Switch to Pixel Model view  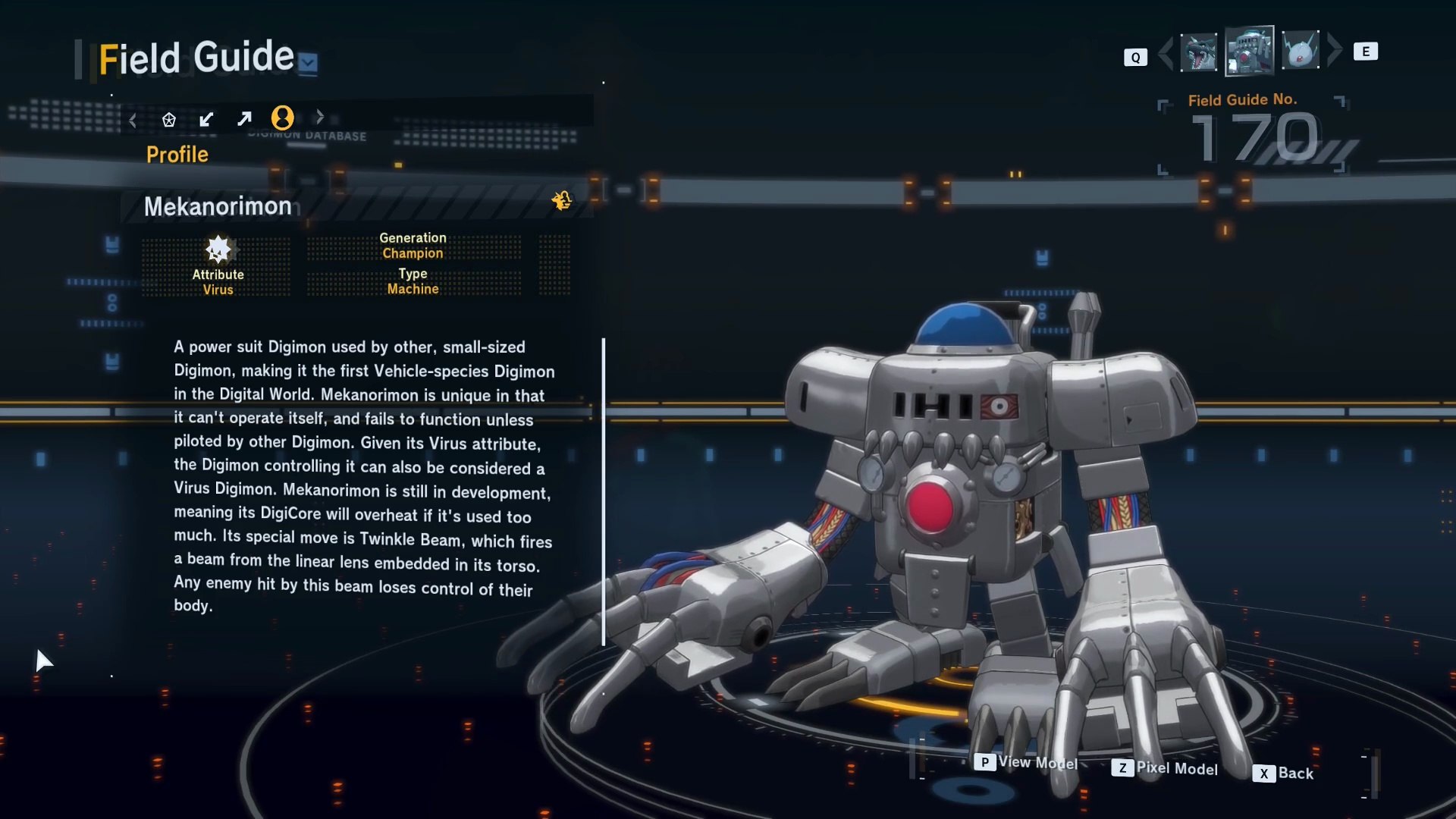[1165, 768]
